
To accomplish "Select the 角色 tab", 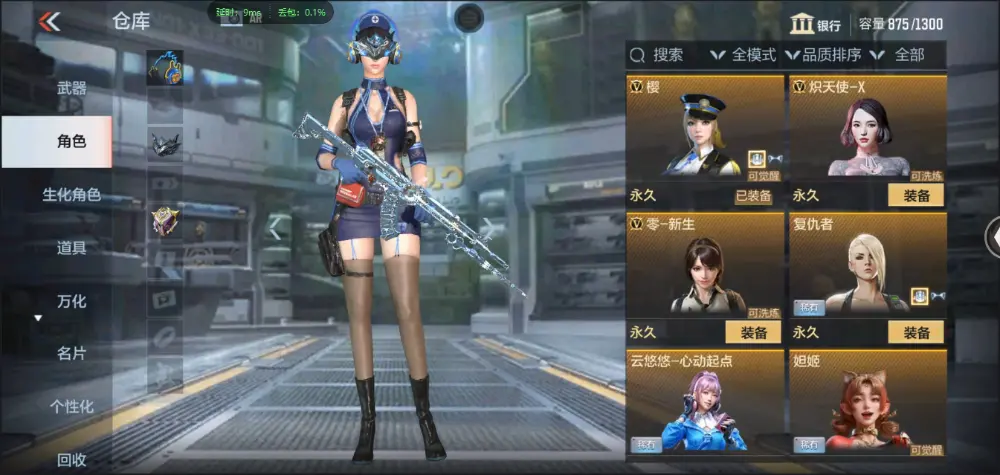I will pyautogui.click(x=71, y=142).
